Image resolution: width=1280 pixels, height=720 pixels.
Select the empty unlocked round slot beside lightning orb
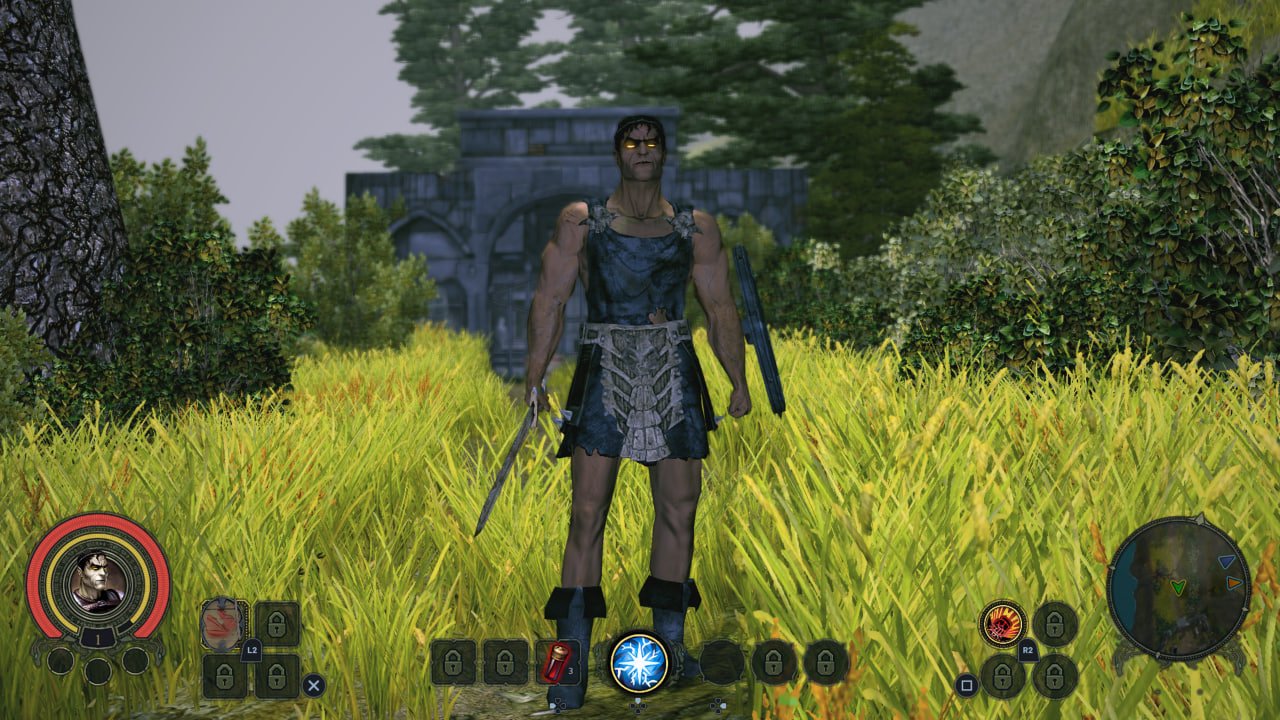coord(721,662)
